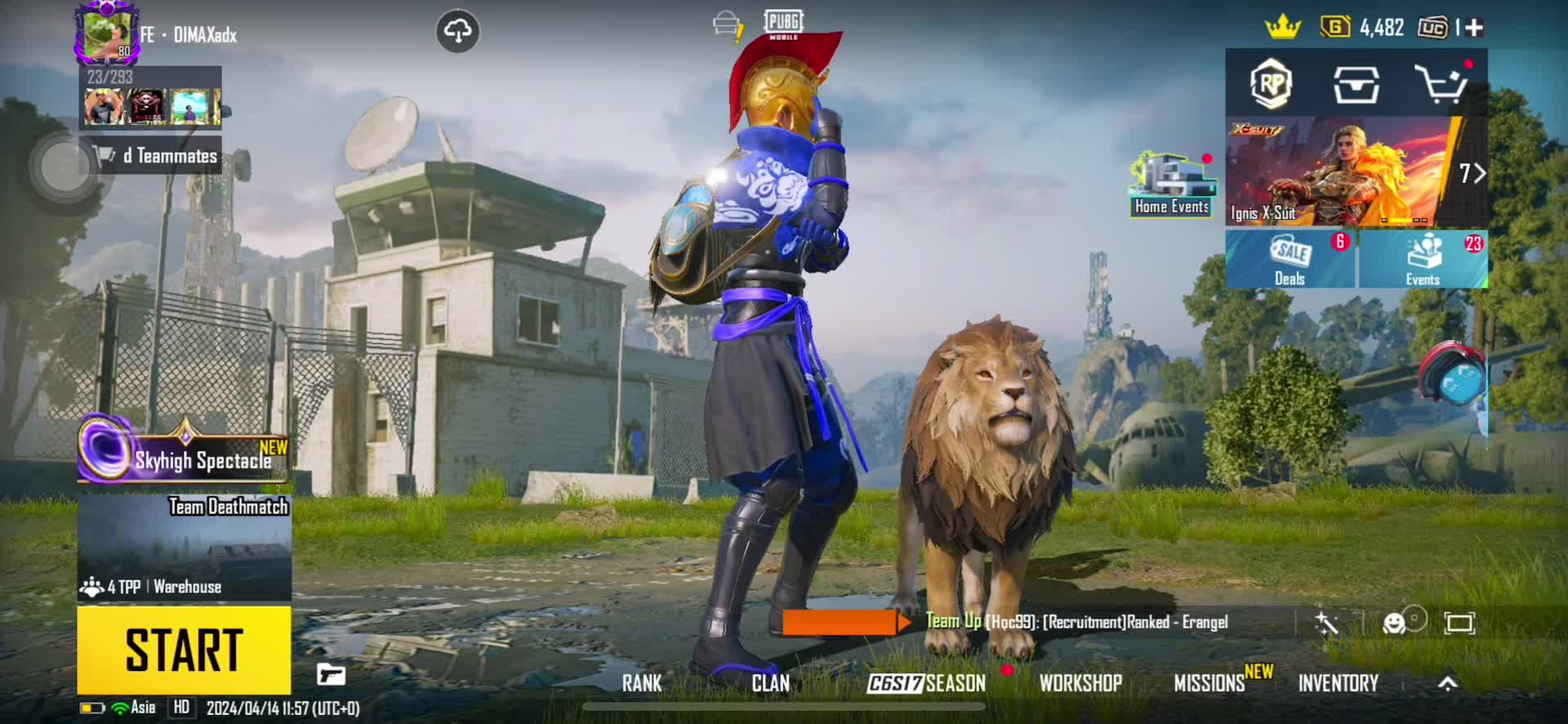This screenshot has width=1568, height=724.
Task: Open the Team Deathmatch mode selector
Action: (185, 547)
